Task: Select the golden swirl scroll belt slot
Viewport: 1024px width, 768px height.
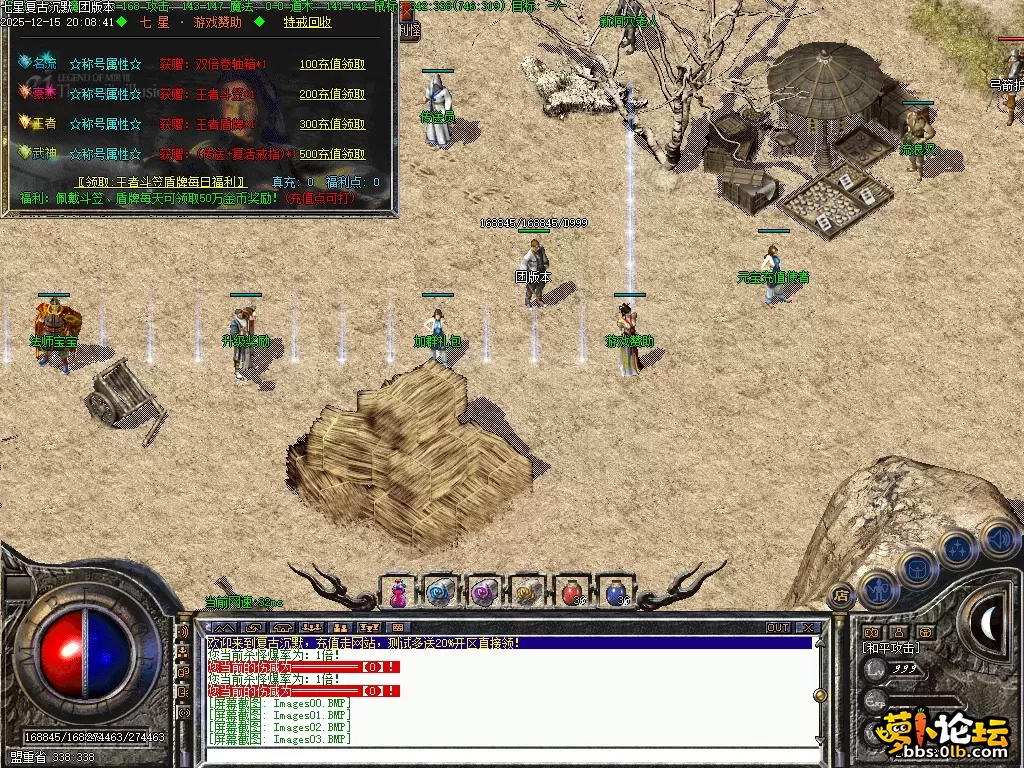Action: pos(529,593)
